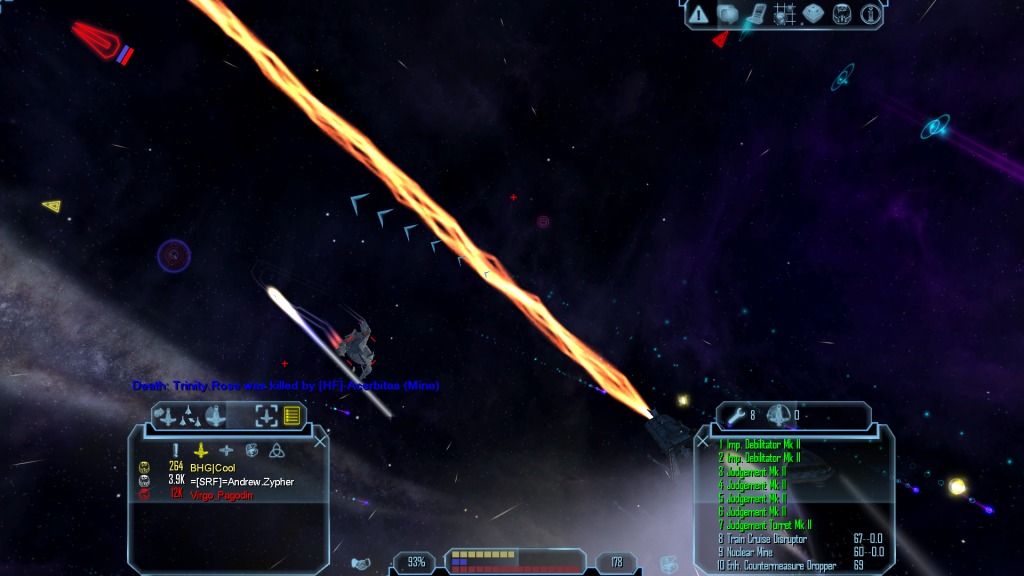Use nanobots via the wrench repair icon

pyautogui.click(x=738, y=415)
